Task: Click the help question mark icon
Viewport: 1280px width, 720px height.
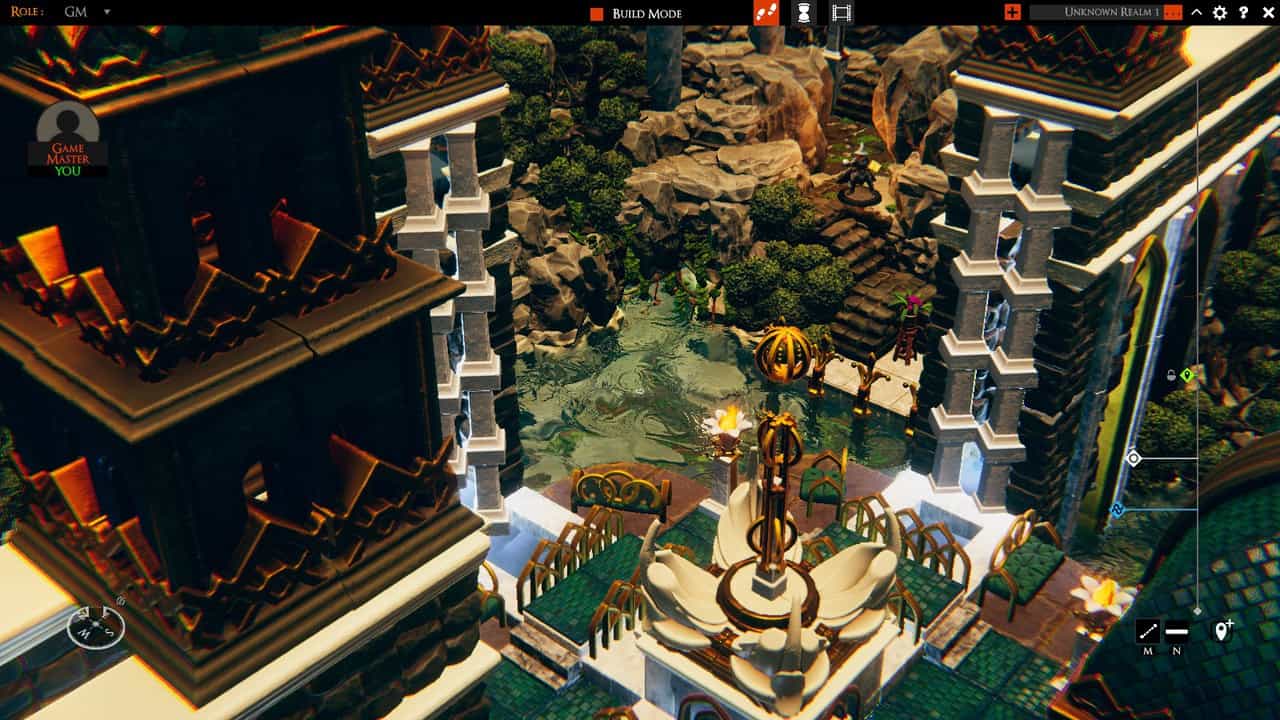Action: click(x=1242, y=14)
